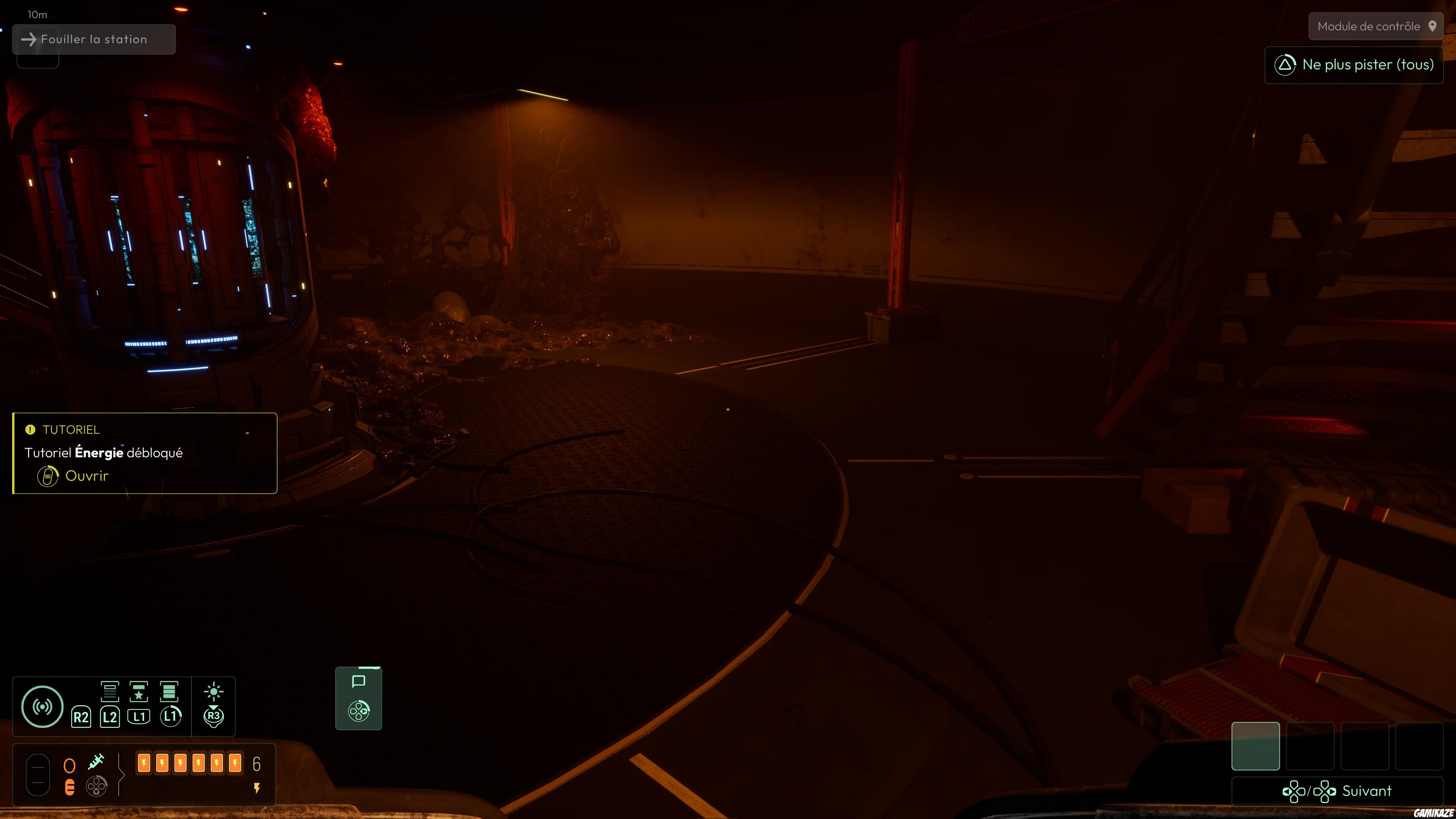Screen dimensions: 1456x819
Task: Select the star list mode icon
Action: (139, 691)
